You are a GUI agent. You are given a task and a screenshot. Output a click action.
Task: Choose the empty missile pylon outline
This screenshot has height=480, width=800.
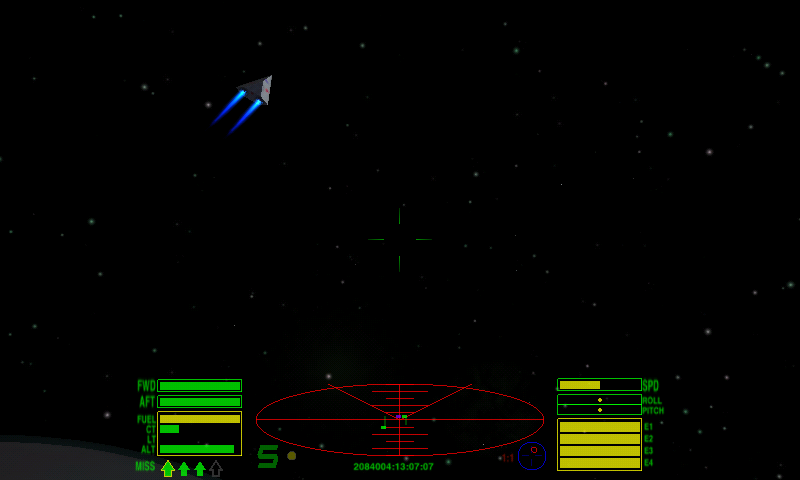216,468
